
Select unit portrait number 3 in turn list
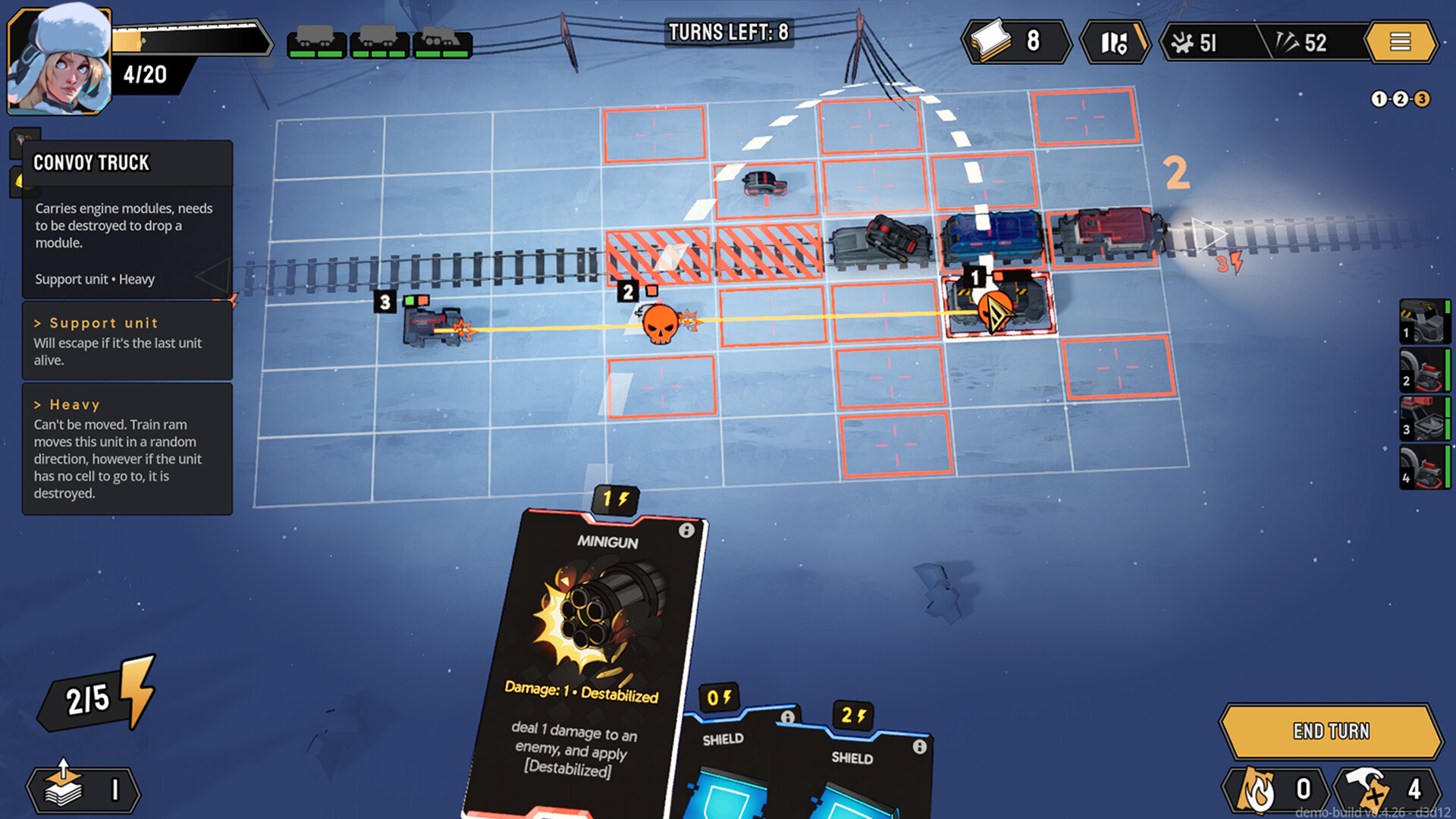pyautogui.click(x=1424, y=419)
